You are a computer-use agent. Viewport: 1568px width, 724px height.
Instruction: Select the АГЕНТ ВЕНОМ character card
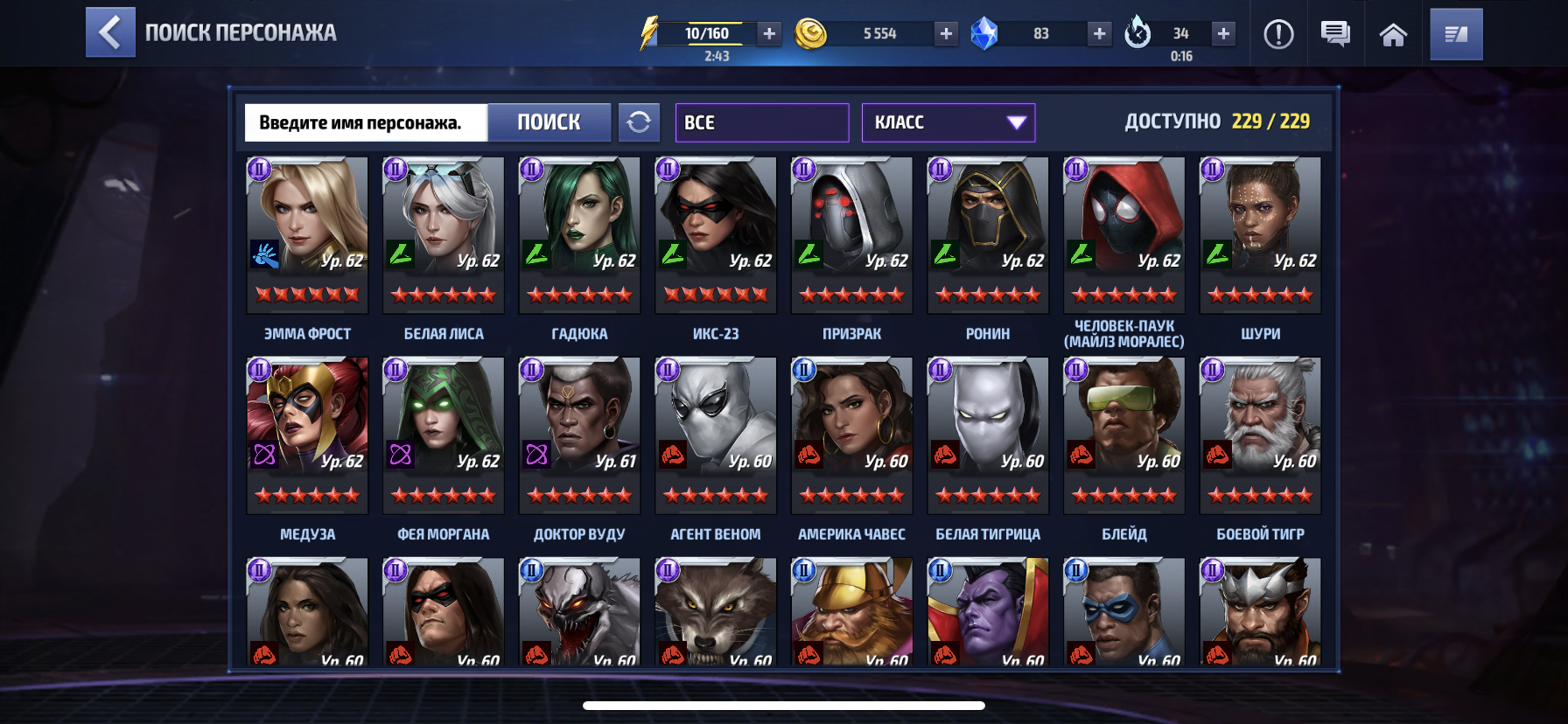pyautogui.click(x=715, y=435)
